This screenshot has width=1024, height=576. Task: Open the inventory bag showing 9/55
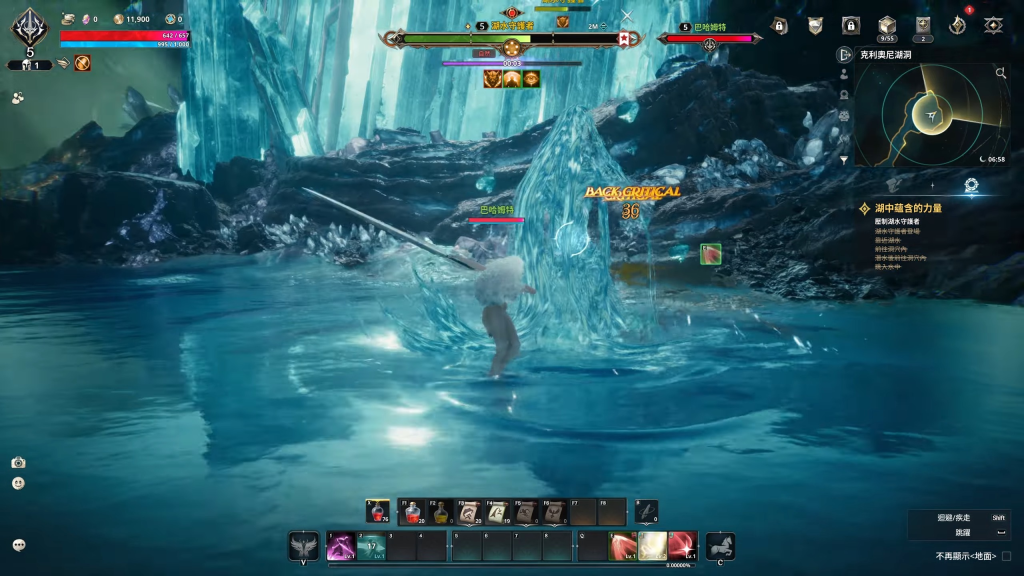pyautogui.click(x=886, y=25)
